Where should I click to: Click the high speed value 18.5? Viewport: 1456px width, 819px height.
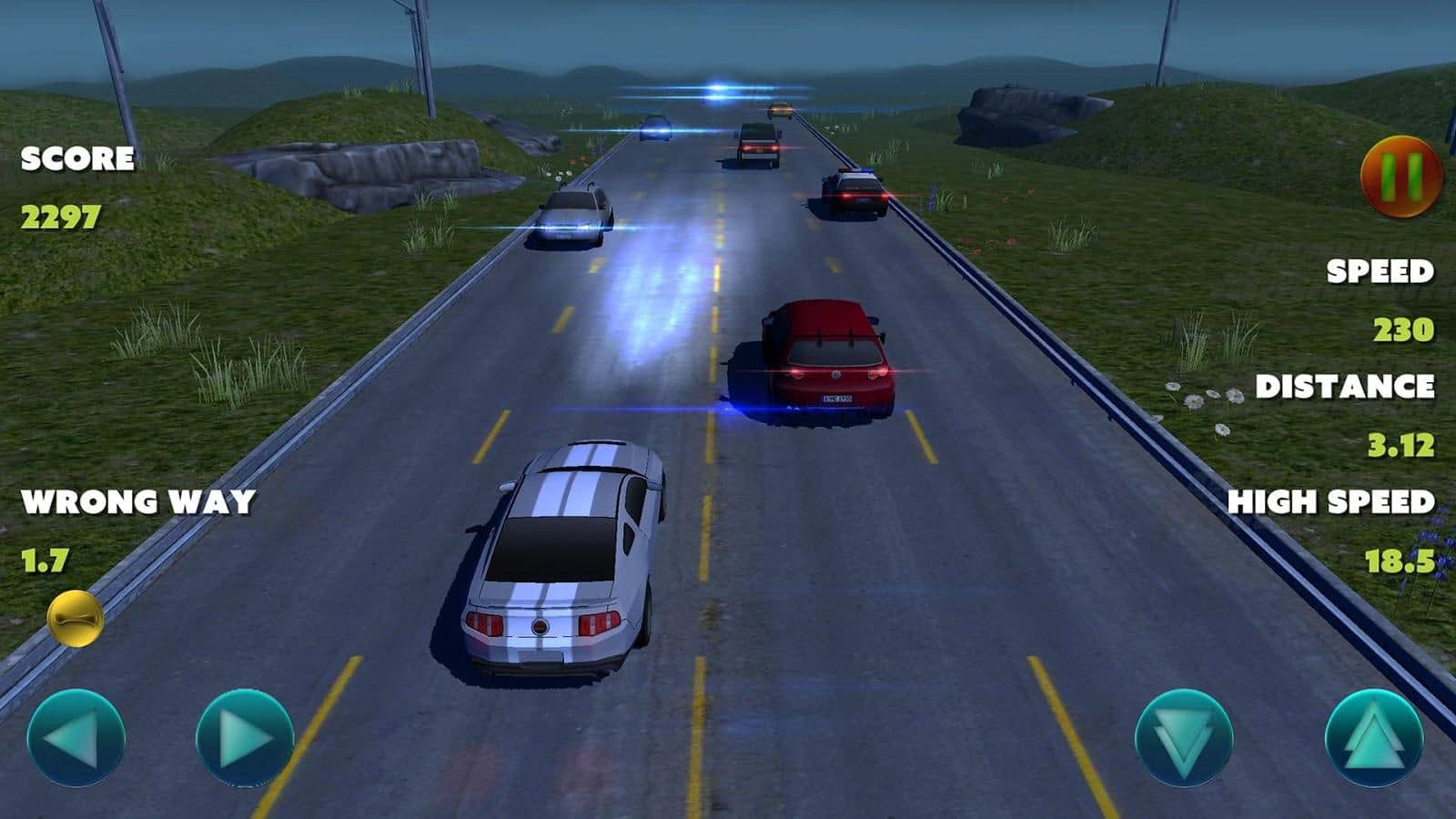[x=1400, y=559]
